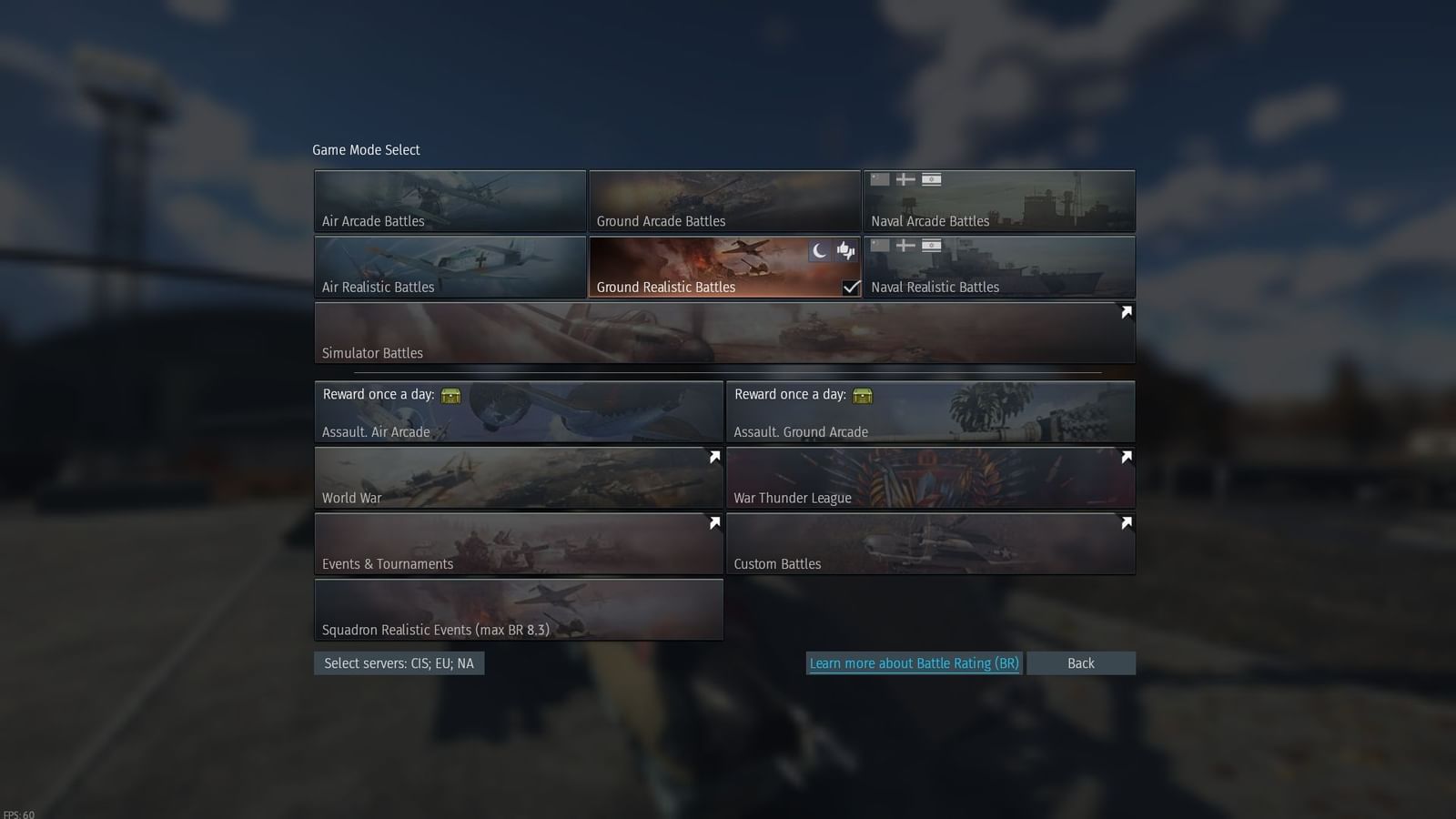Viewport: 1456px width, 819px height.
Task: Enable Air Realistic Battles mode
Action: pyautogui.click(x=450, y=267)
